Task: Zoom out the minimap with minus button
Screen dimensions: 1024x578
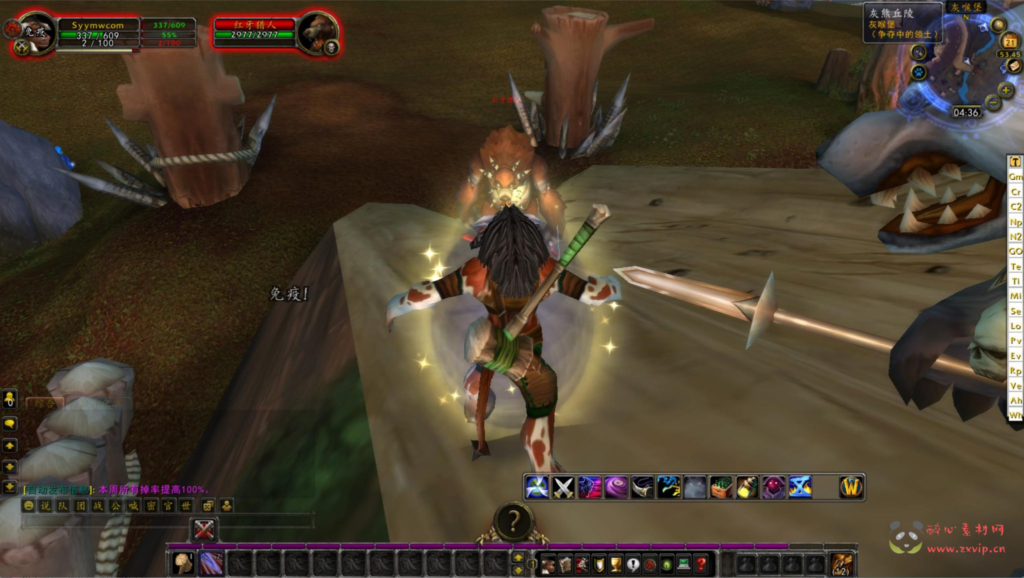Action: click(993, 103)
